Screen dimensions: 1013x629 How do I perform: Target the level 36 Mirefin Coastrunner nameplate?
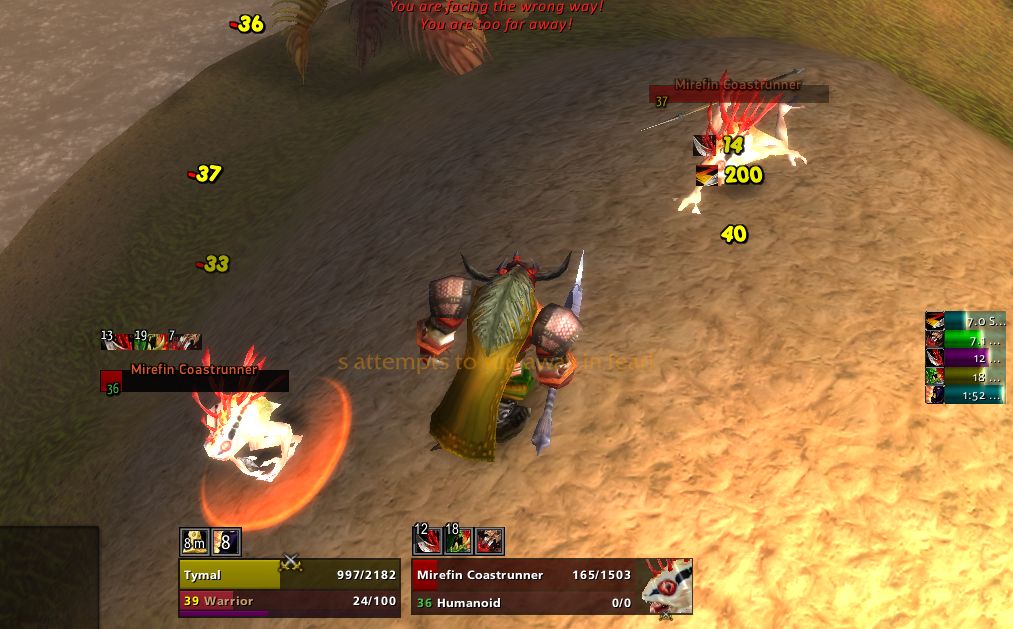(195, 380)
